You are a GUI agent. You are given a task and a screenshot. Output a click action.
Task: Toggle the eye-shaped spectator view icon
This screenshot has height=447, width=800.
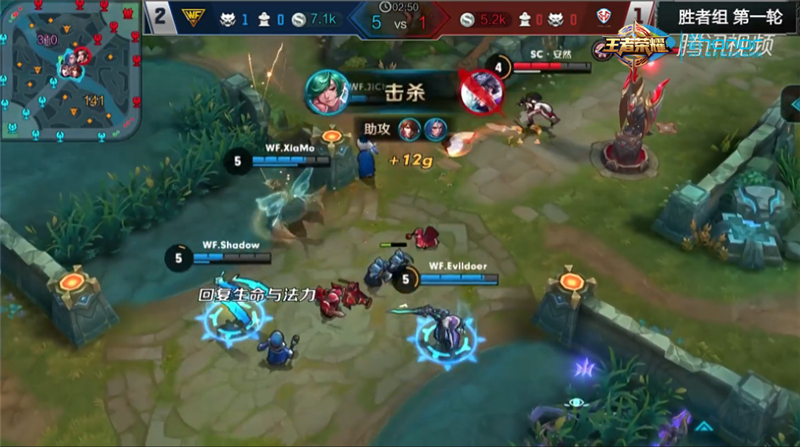576,402
